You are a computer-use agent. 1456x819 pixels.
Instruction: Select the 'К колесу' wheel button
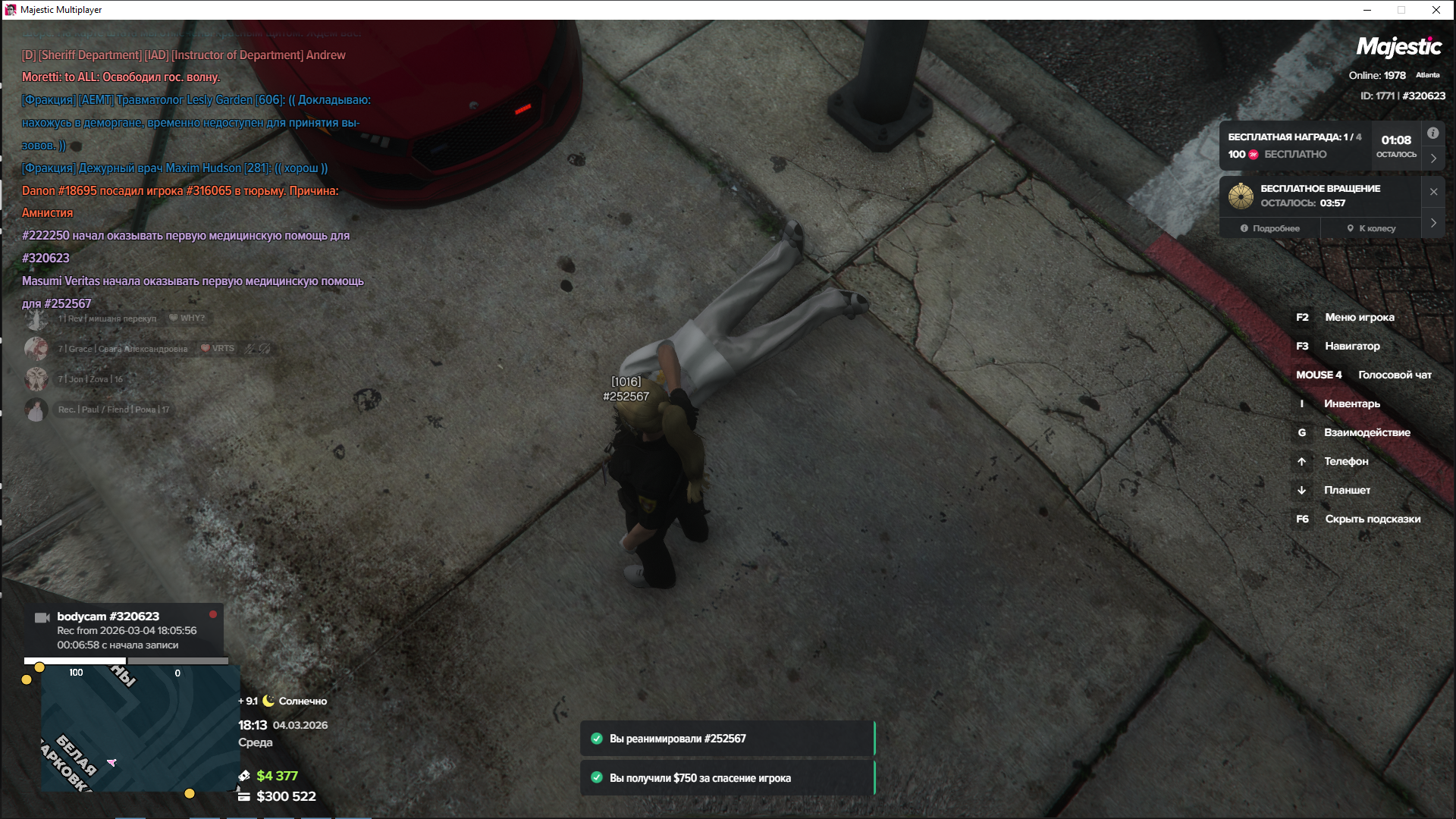(x=1371, y=228)
